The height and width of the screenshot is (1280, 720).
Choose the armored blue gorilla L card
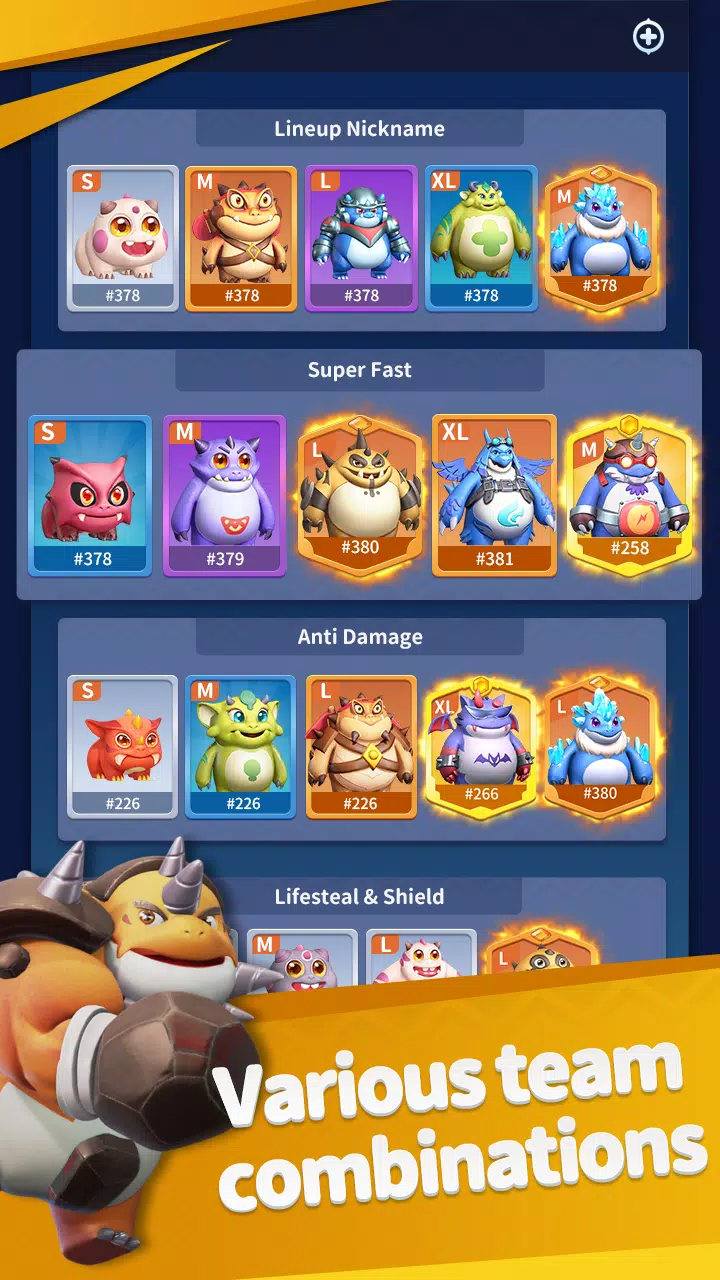[361, 238]
